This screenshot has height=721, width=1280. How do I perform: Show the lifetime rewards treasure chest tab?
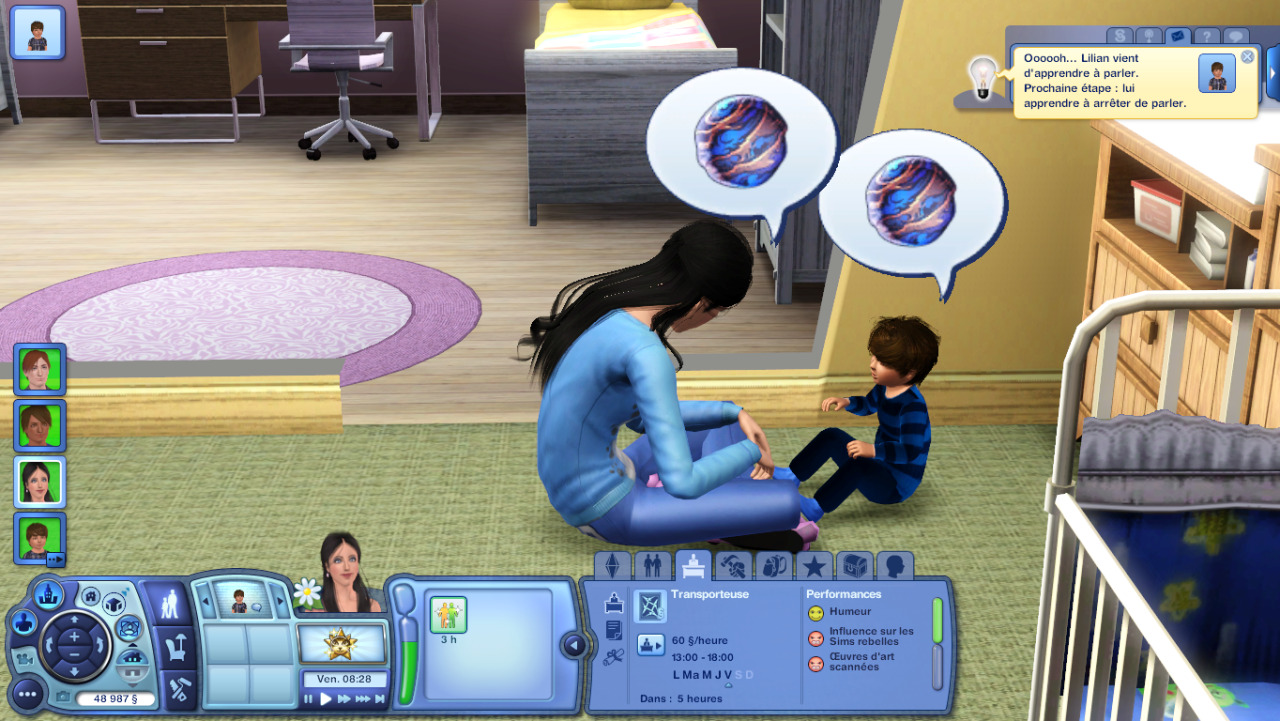[x=855, y=567]
